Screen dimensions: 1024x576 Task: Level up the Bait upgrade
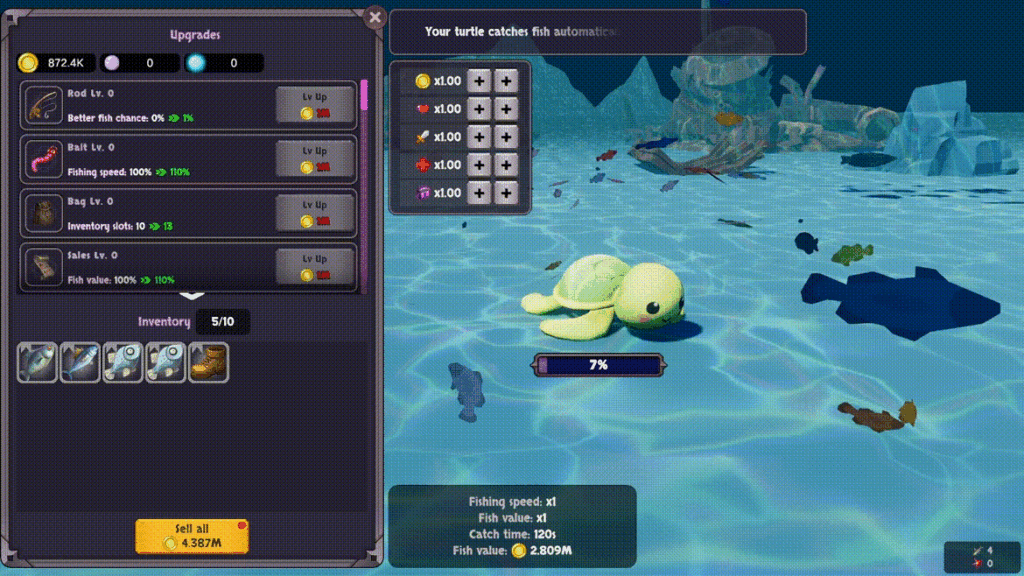pos(315,158)
